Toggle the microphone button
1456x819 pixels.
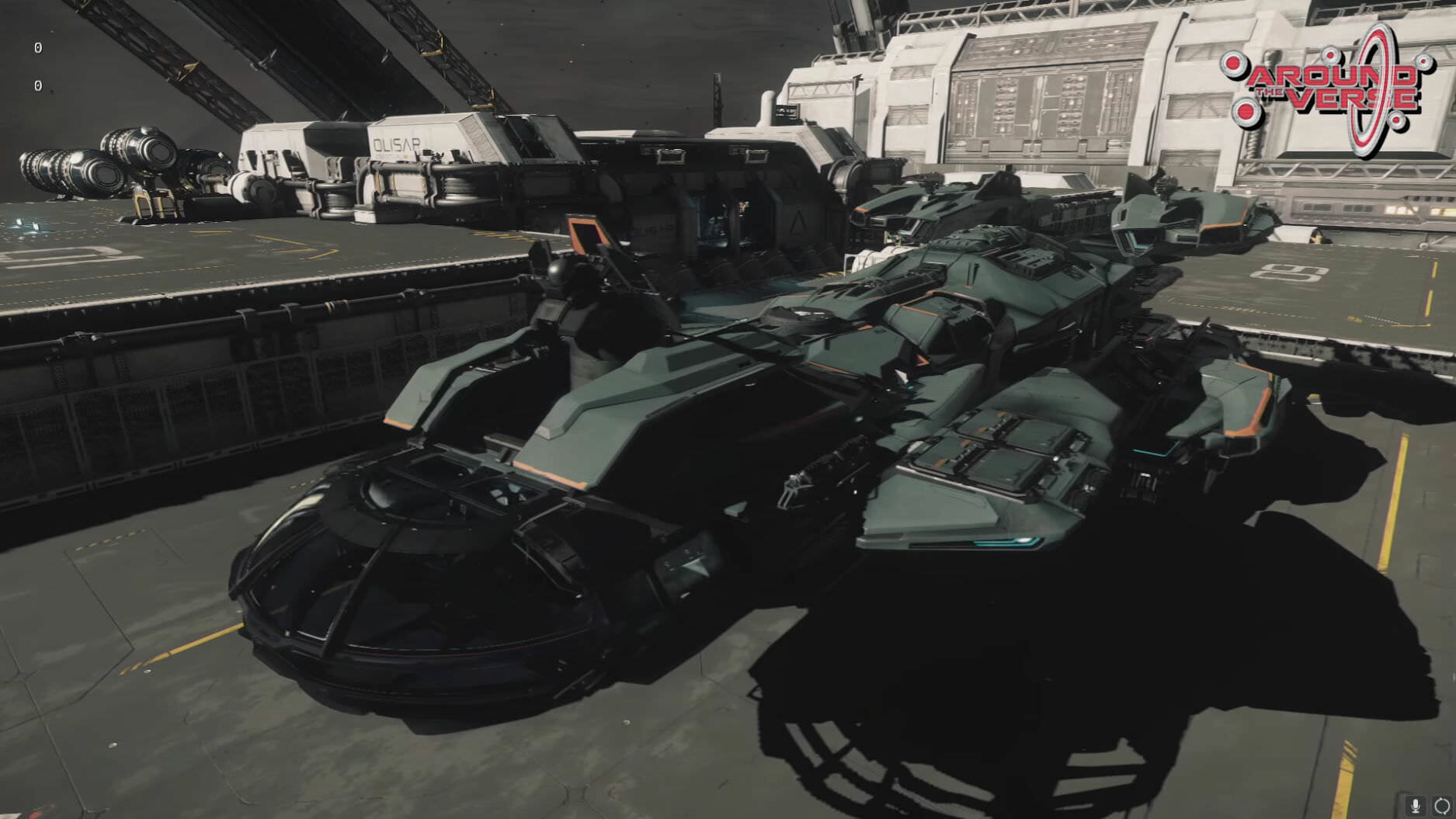pyautogui.click(x=1416, y=806)
